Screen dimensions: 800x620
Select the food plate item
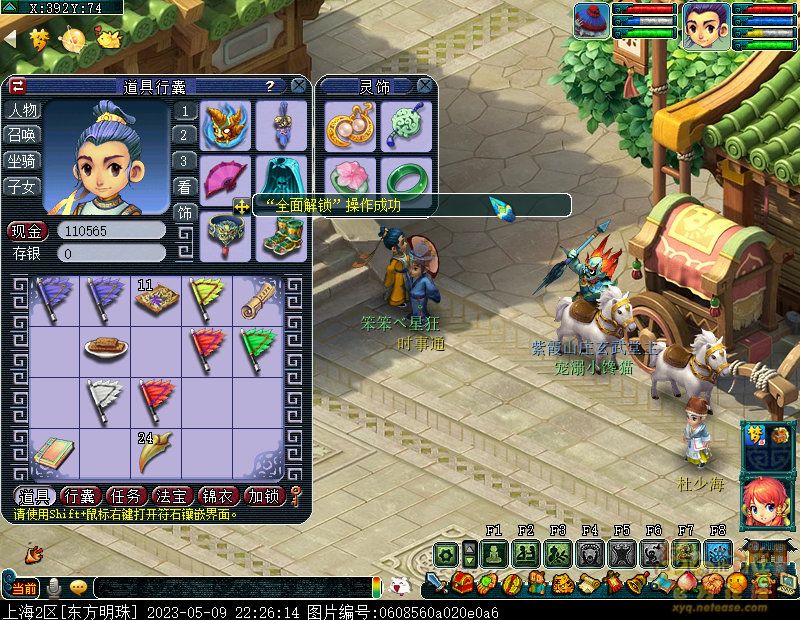[104, 348]
